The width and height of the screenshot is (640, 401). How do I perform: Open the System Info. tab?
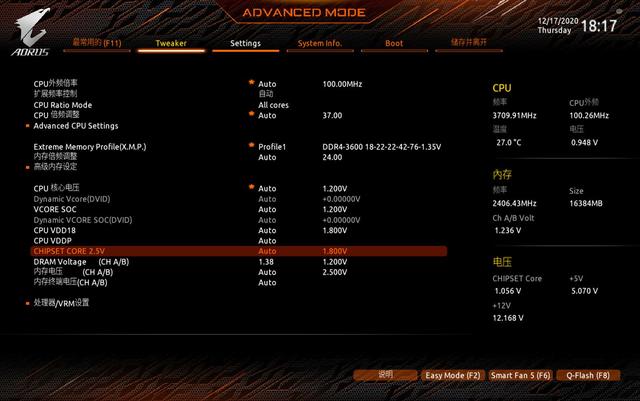pyautogui.click(x=320, y=44)
